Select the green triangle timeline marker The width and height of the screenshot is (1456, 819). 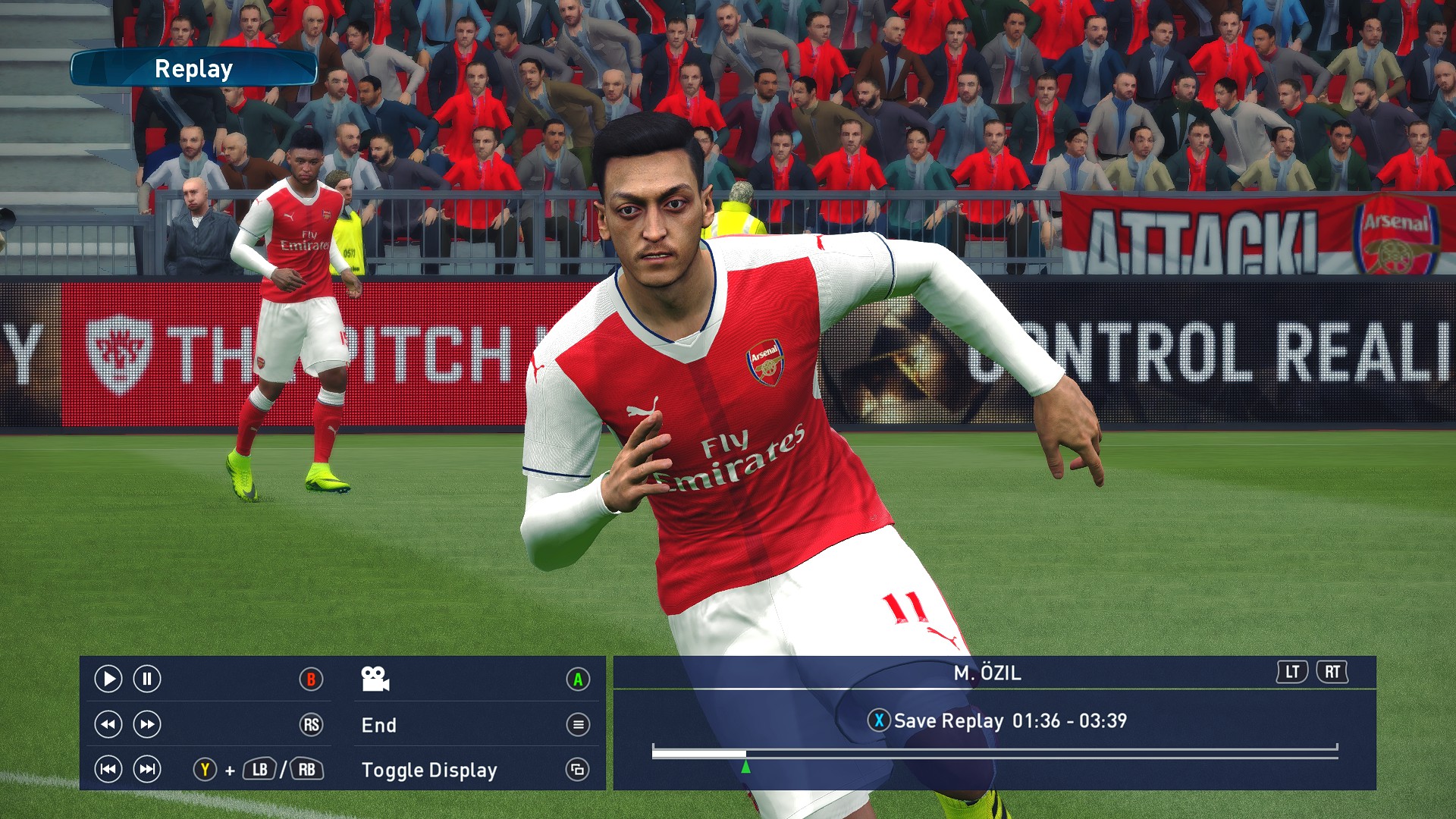(x=746, y=767)
